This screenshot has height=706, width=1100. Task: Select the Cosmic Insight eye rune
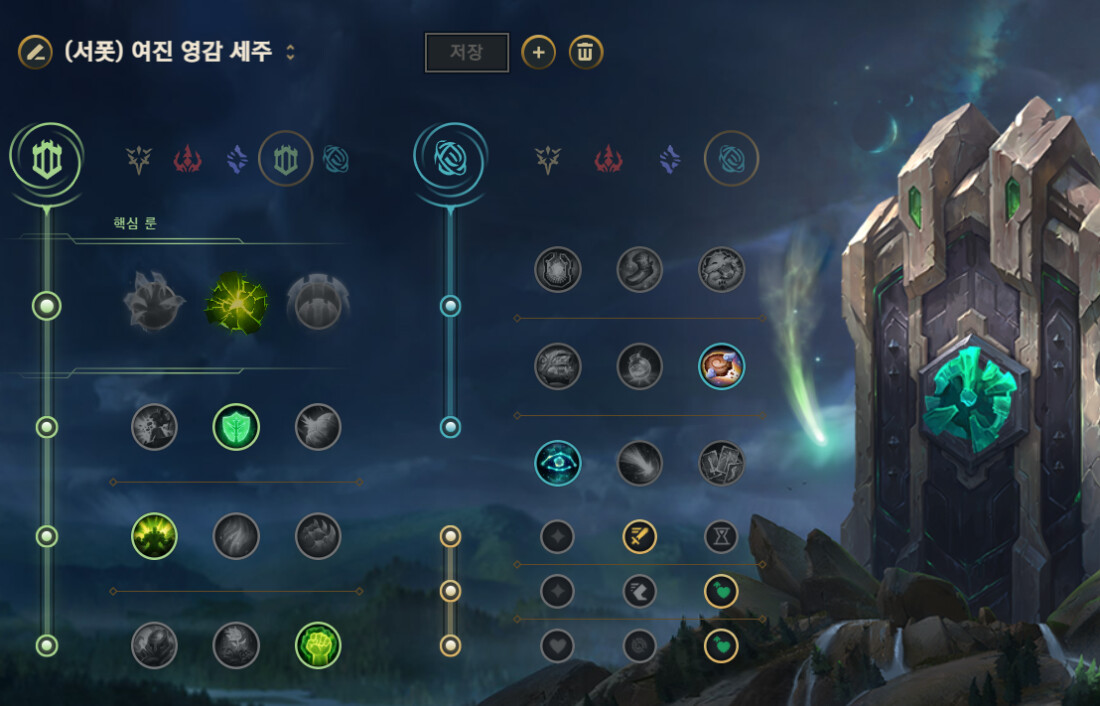click(x=558, y=464)
